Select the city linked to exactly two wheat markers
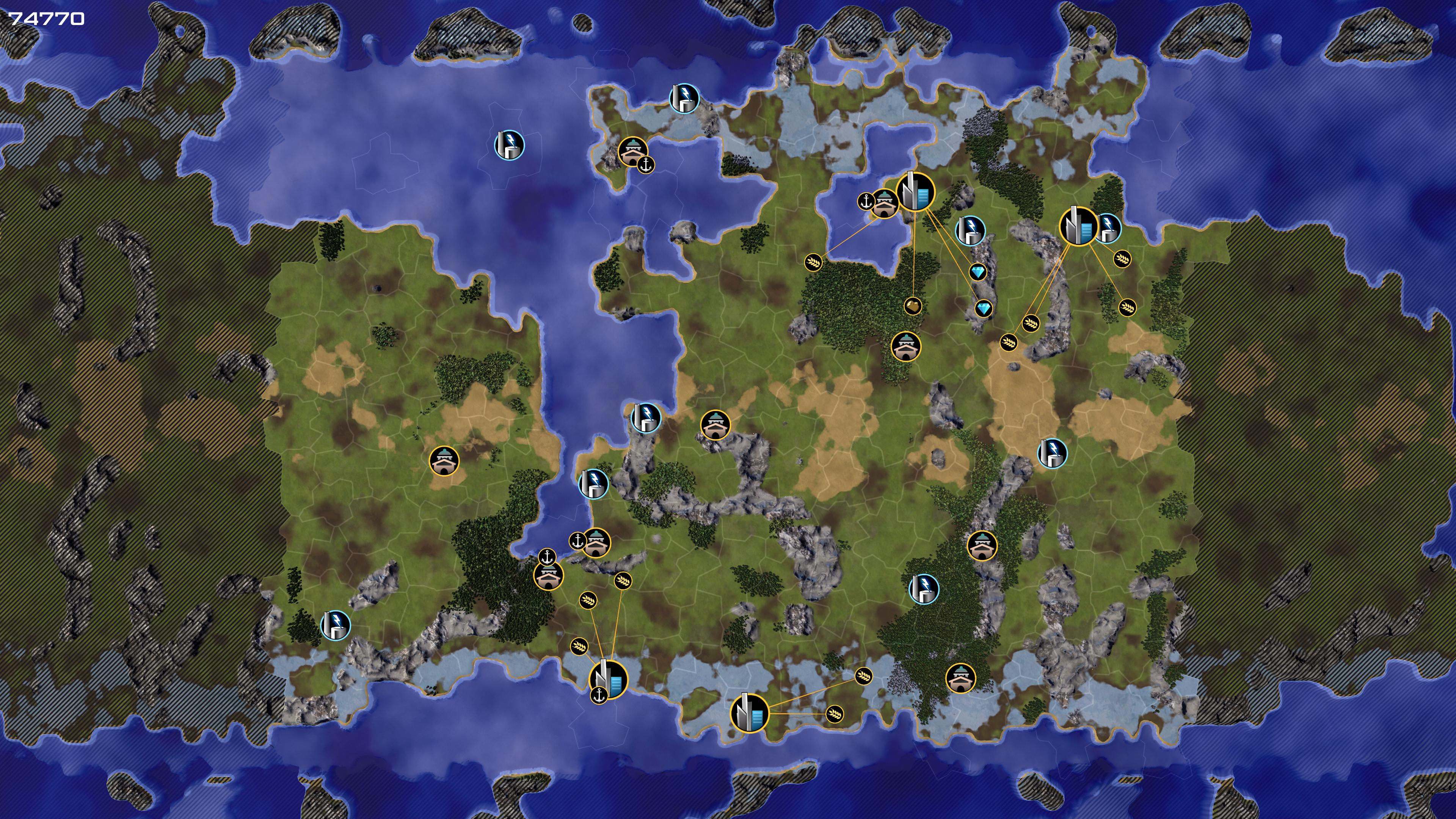1456x819 pixels. pos(750,713)
